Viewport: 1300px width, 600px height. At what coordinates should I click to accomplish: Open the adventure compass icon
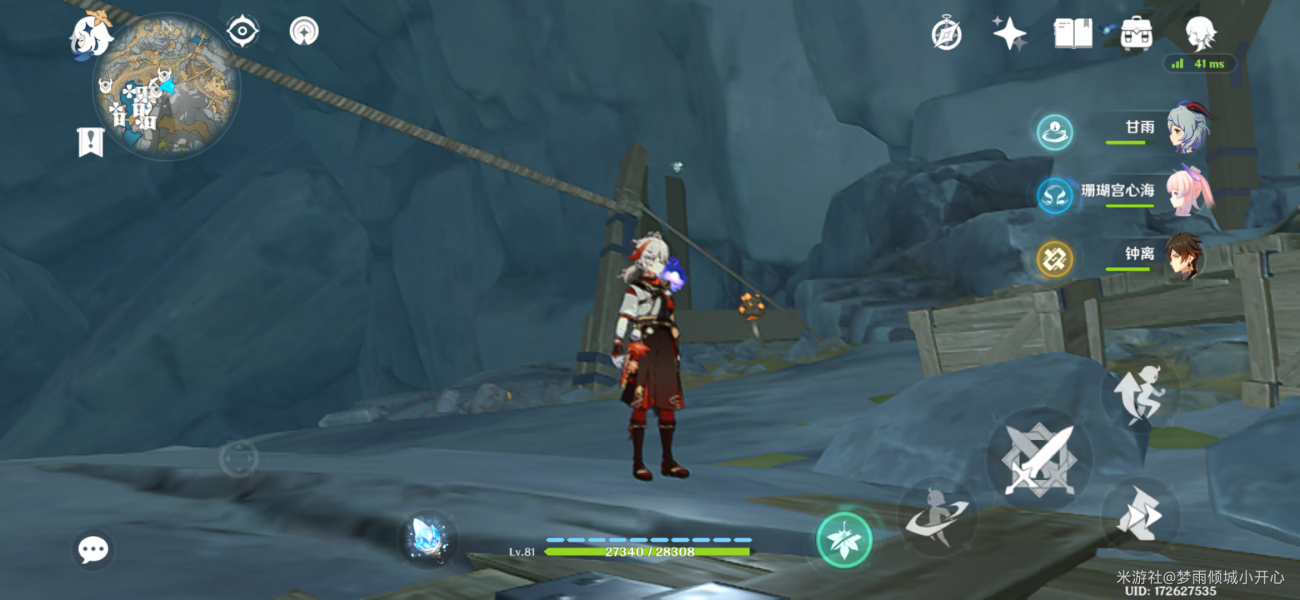946,34
